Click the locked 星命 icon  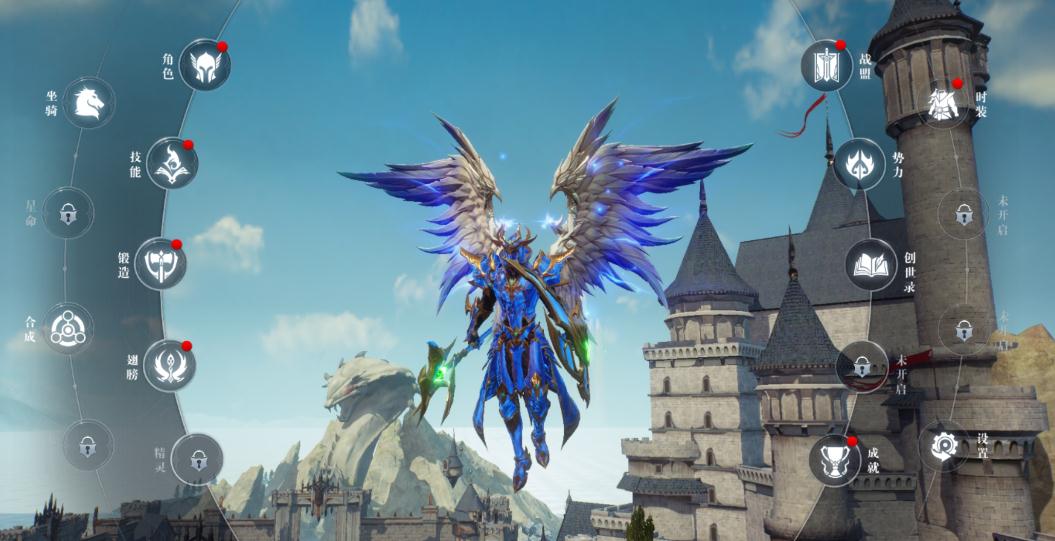pyautogui.click(x=68, y=212)
